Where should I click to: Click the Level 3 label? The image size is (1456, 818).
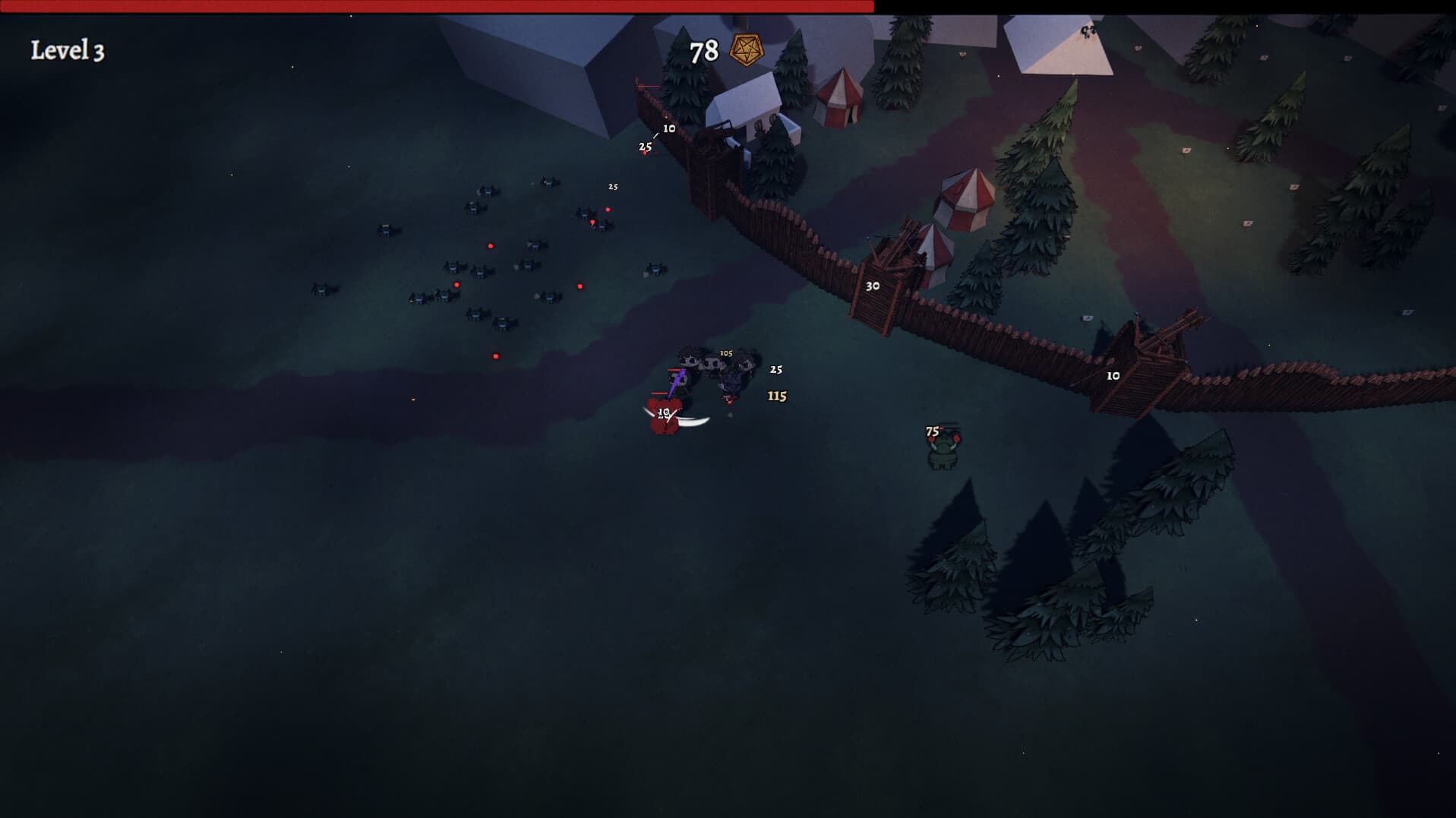tap(68, 49)
